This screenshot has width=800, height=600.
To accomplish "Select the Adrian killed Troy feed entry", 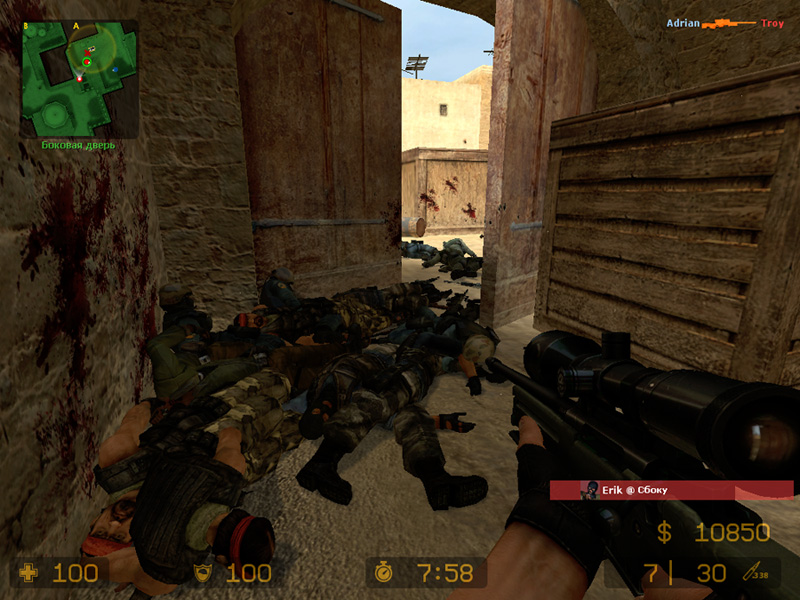I will [725, 22].
